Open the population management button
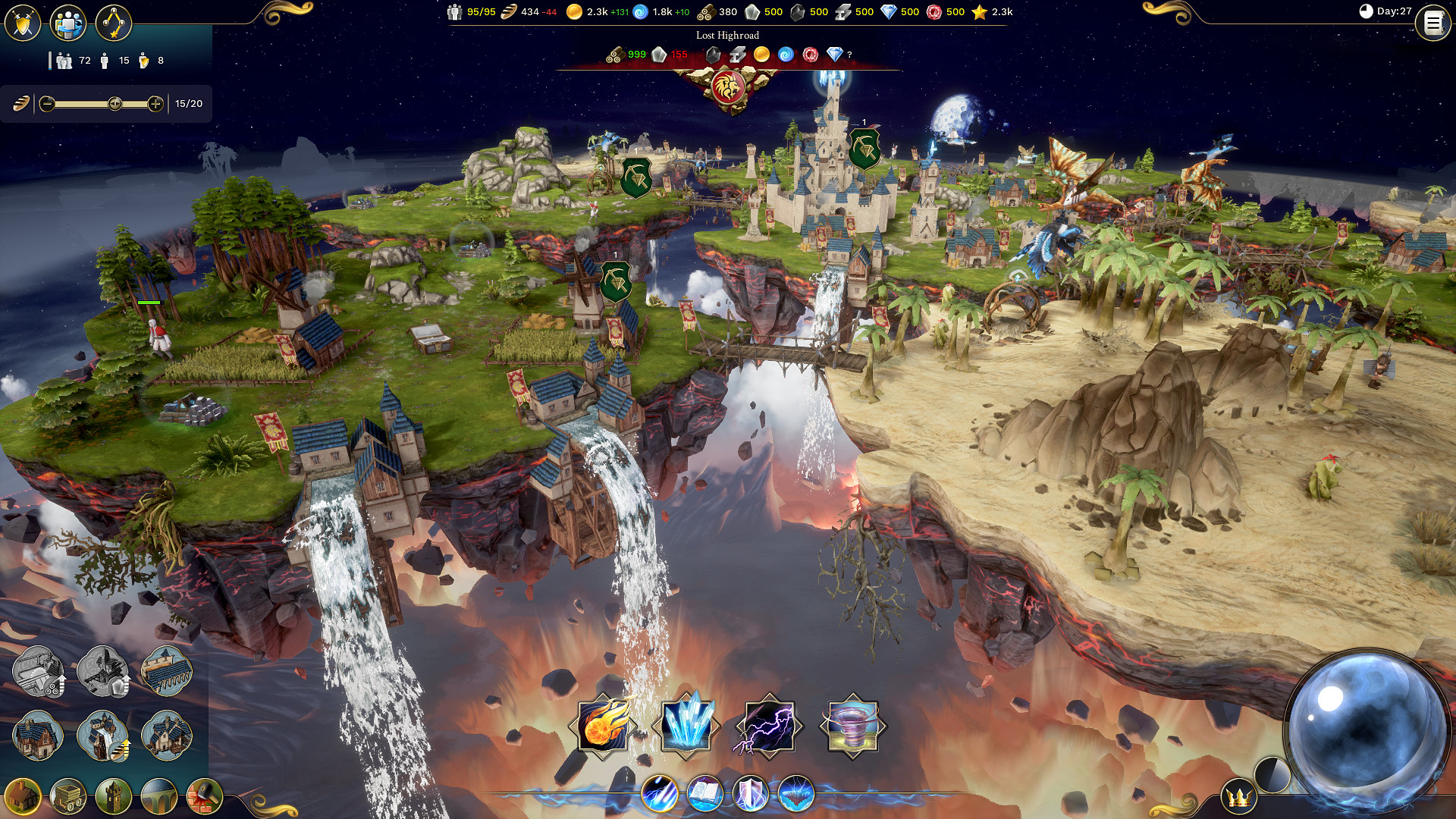 tap(68, 23)
